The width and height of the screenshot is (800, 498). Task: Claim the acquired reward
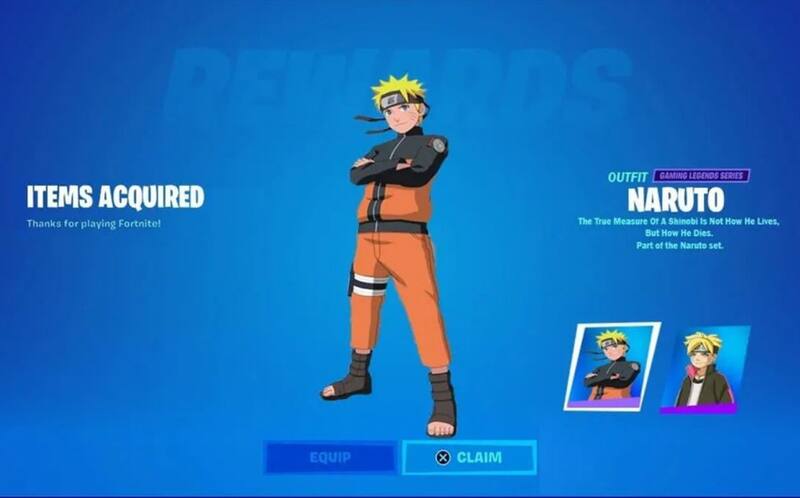click(x=469, y=457)
